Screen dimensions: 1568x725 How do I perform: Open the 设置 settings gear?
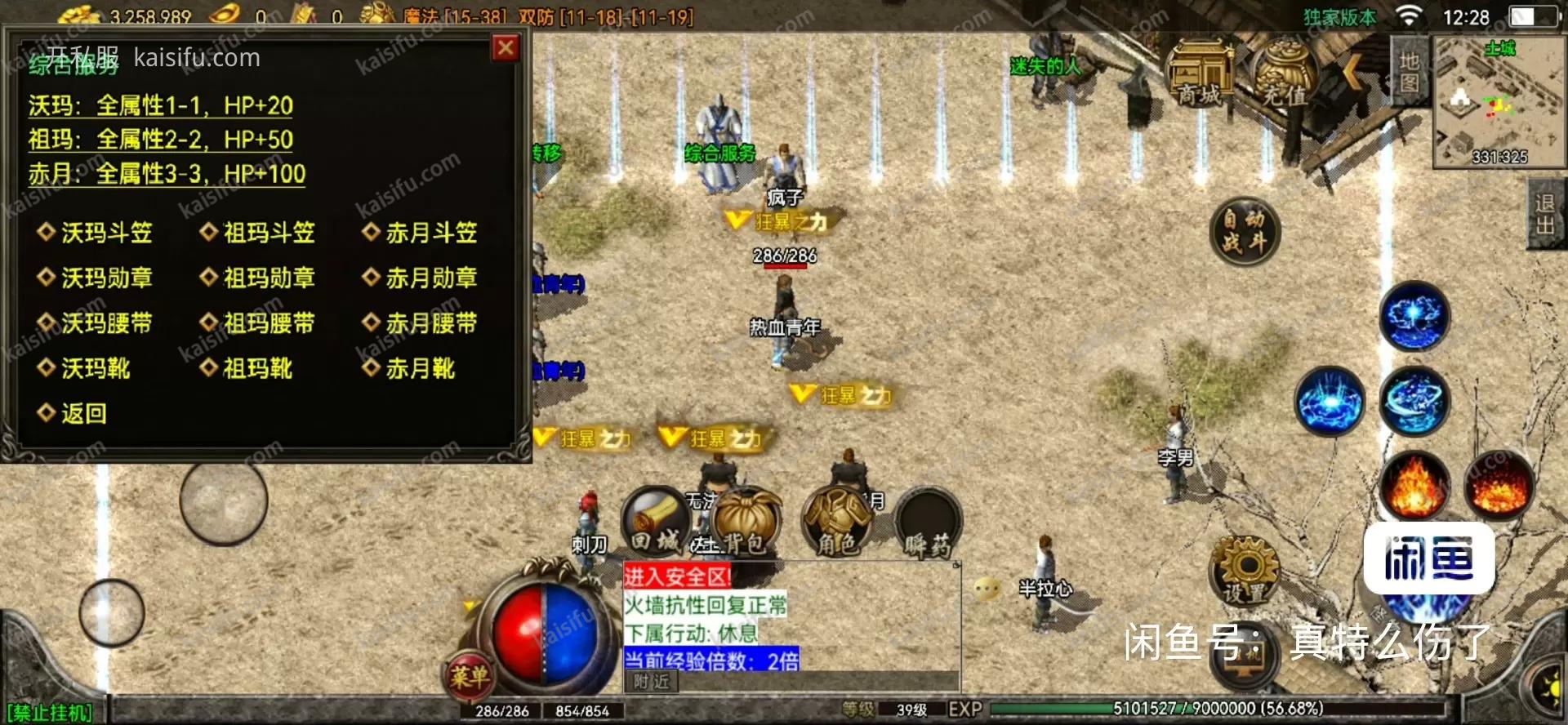pos(1244,572)
